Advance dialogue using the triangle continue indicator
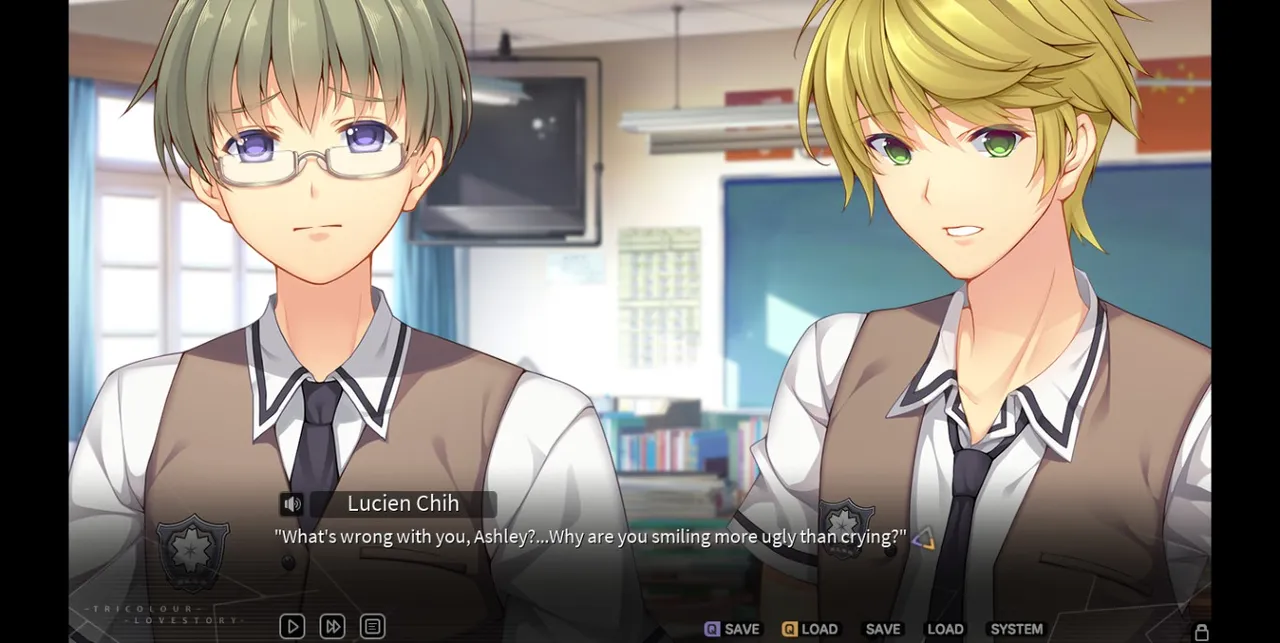Image resolution: width=1280 pixels, height=643 pixels. 923,539
